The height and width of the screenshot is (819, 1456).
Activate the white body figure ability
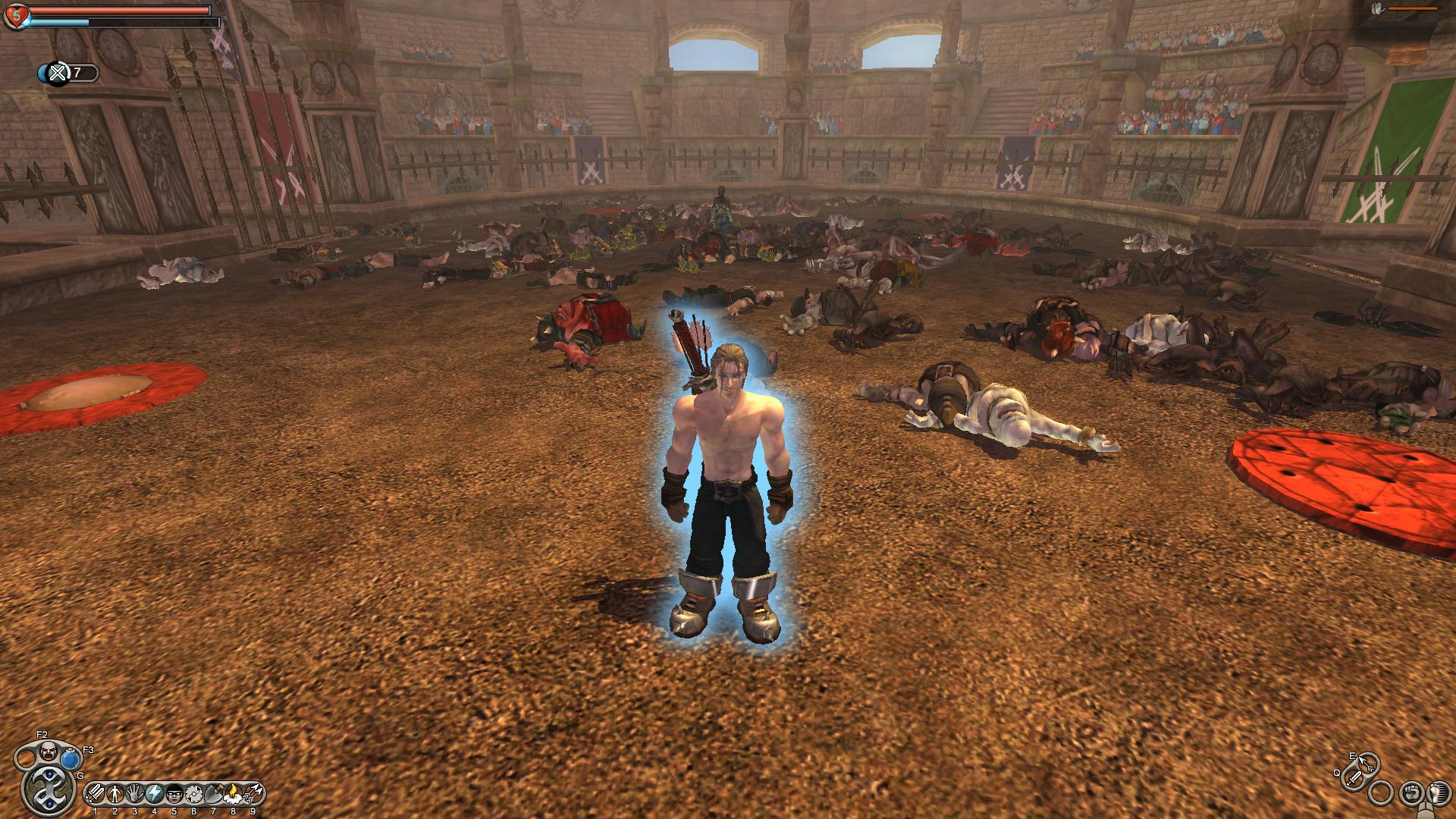pos(115,794)
